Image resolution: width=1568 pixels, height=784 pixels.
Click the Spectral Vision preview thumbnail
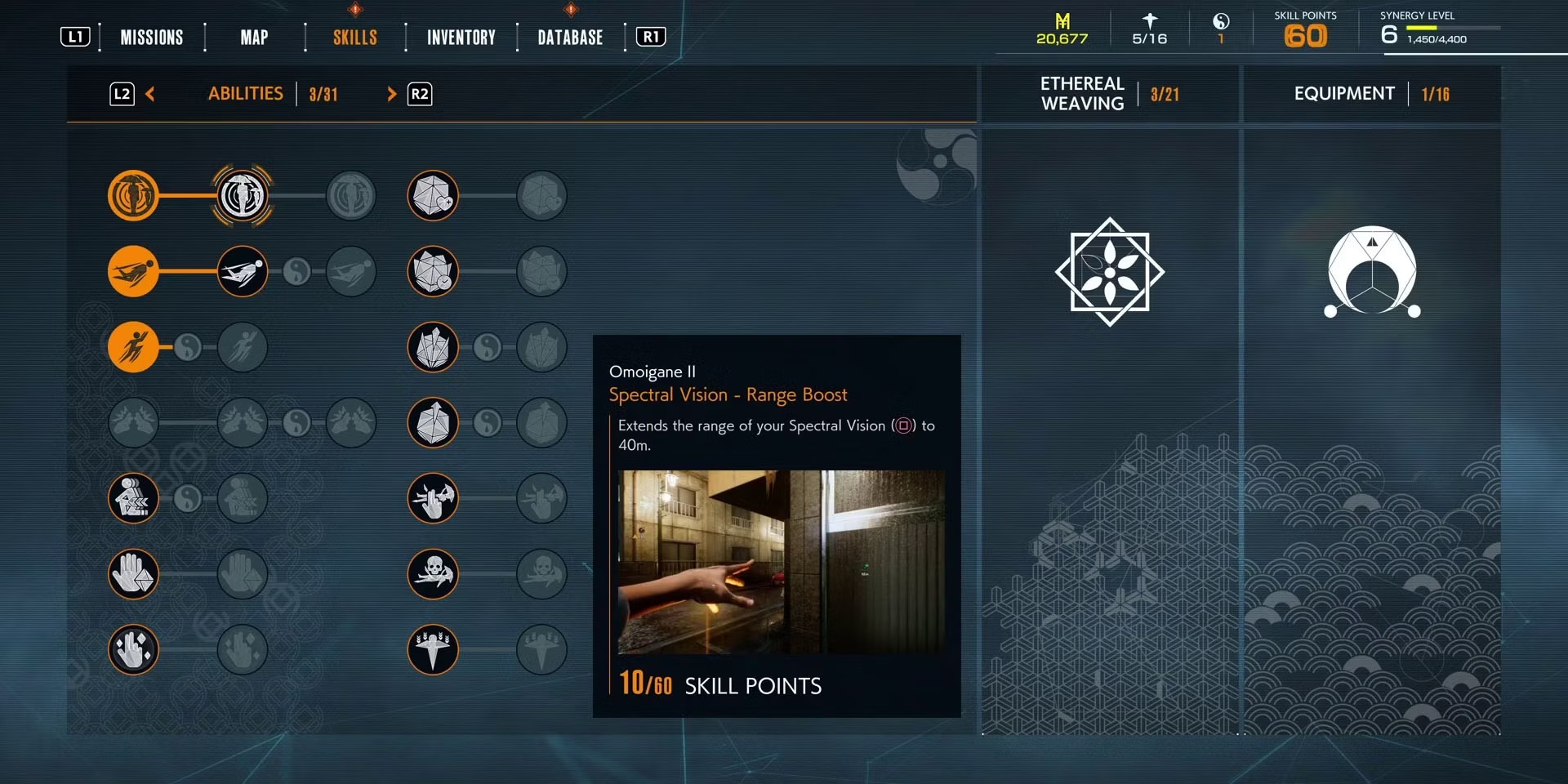(781, 562)
